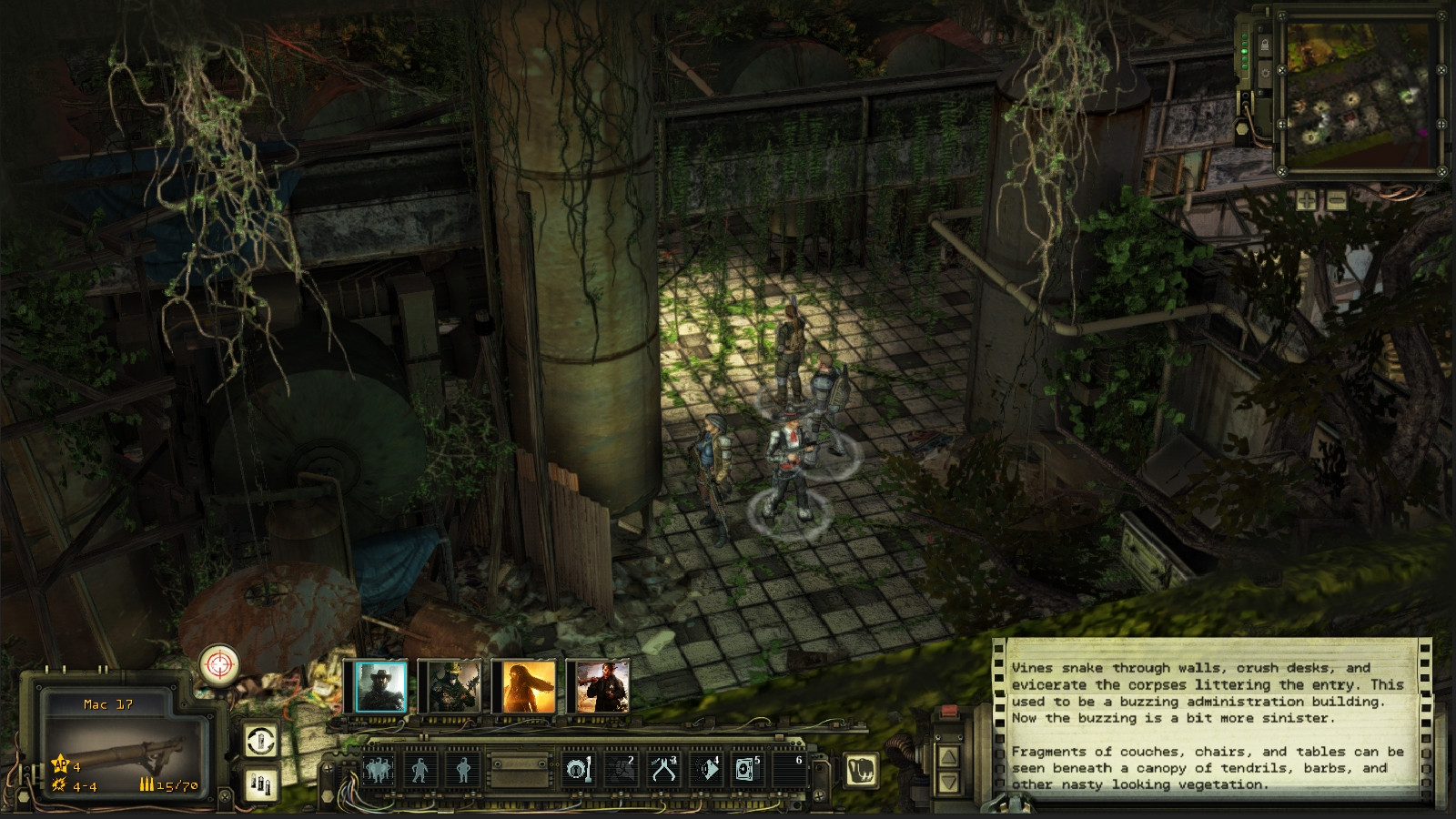Switch ammo type using the bullets button
The width and height of the screenshot is (1456, 819).
point(261,784)
